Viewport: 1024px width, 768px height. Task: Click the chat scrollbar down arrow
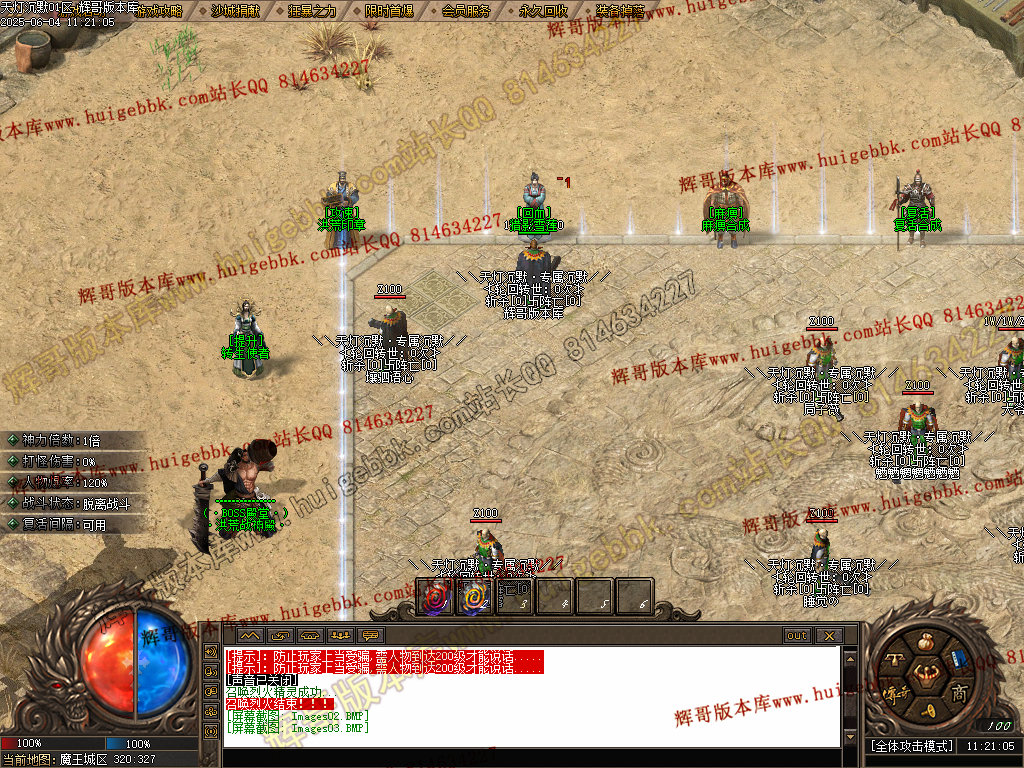[850, 738]
